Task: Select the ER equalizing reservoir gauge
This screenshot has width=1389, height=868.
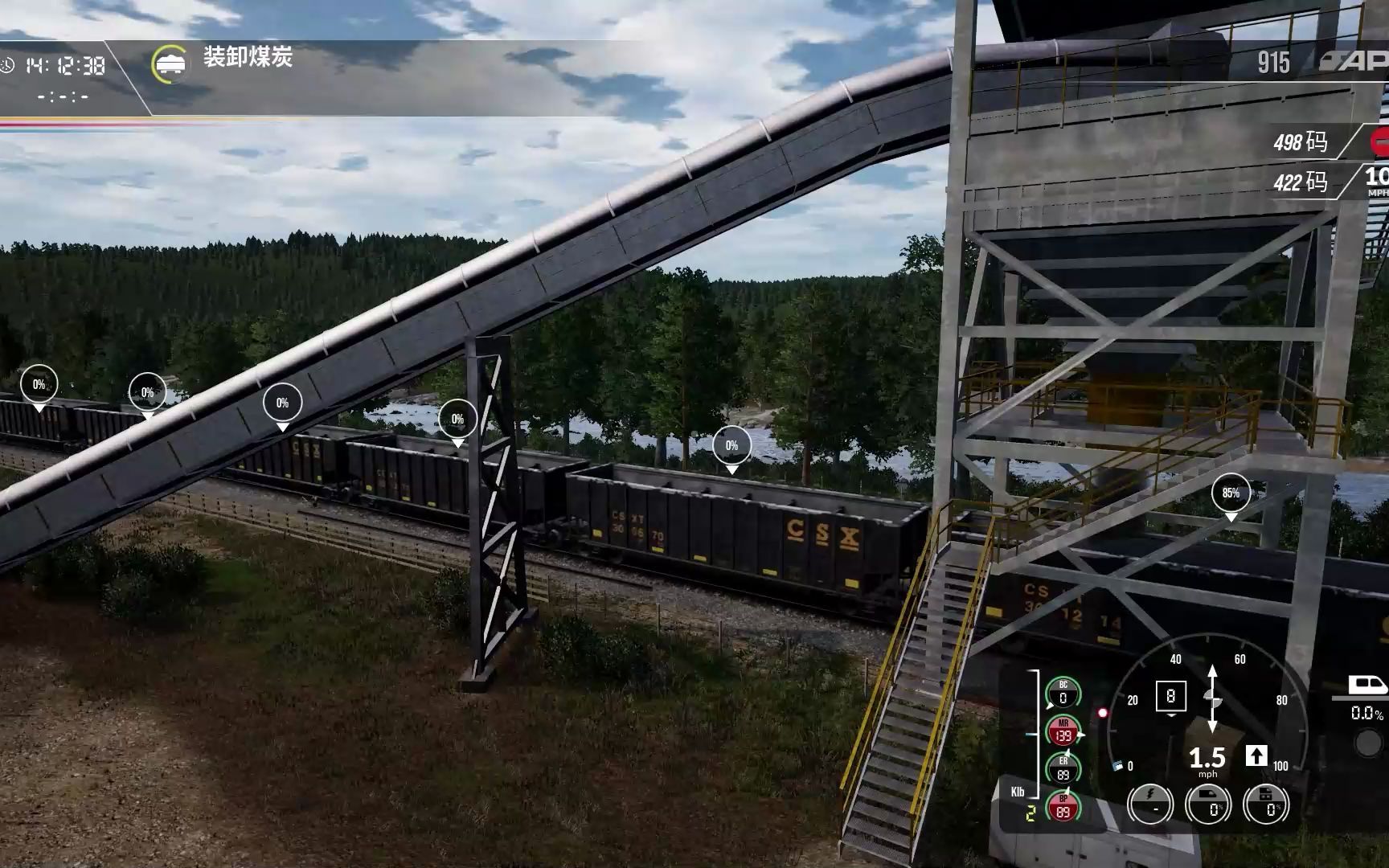Action: pyautogui.click(x=1063, y=769)
